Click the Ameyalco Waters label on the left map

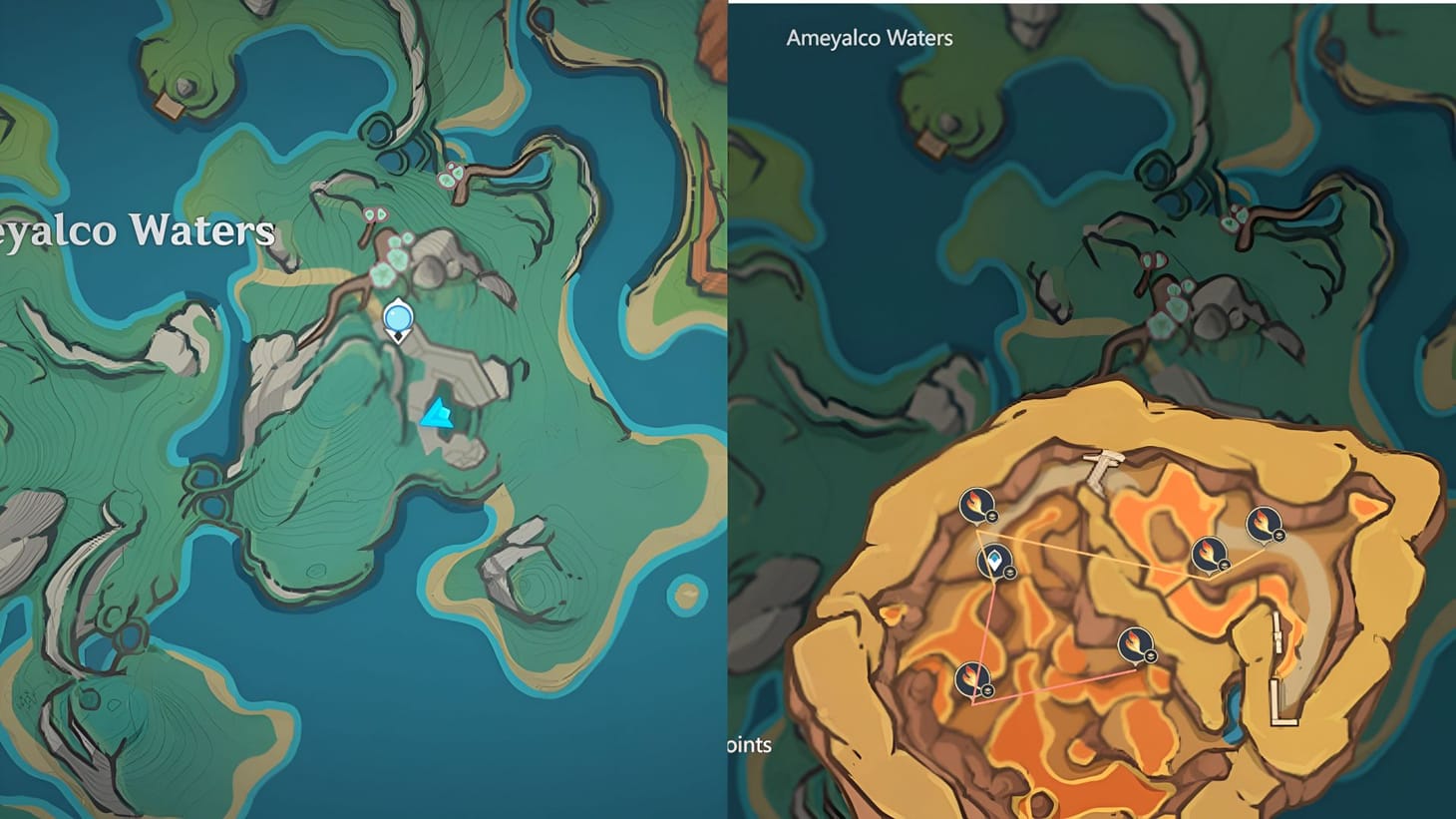tap(136, 230)
